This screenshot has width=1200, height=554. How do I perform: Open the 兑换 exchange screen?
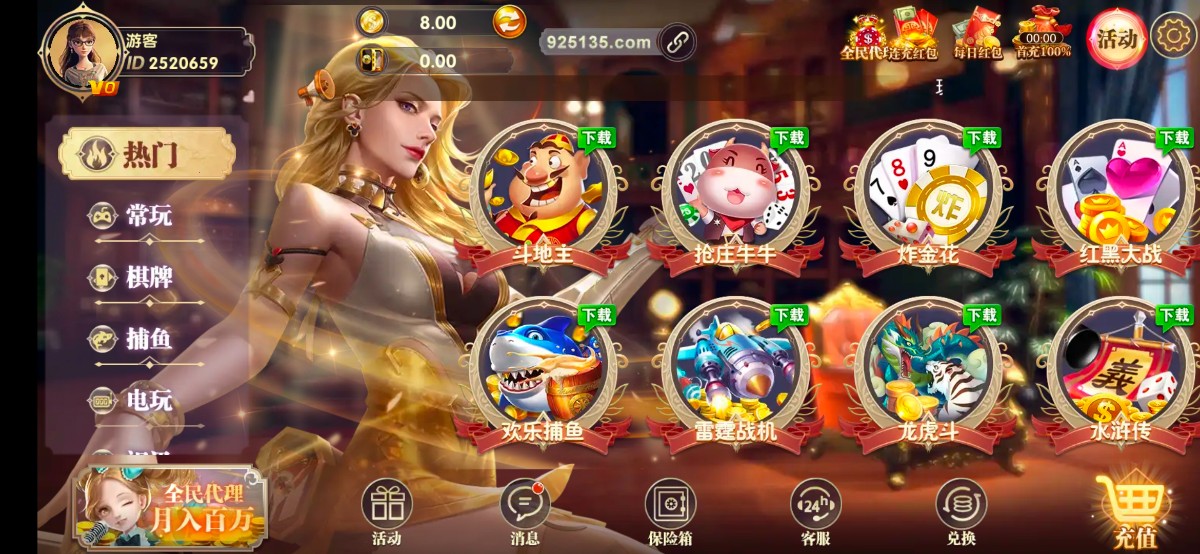(x=960, y=510)
